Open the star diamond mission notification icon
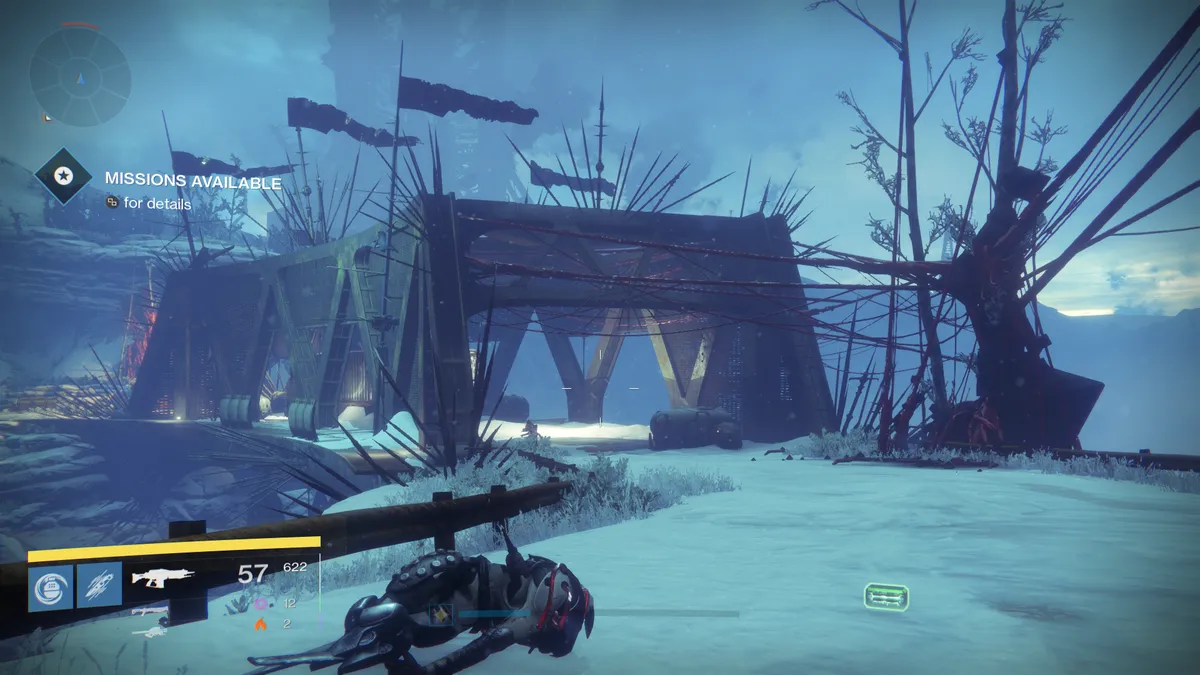 point(64,177)
